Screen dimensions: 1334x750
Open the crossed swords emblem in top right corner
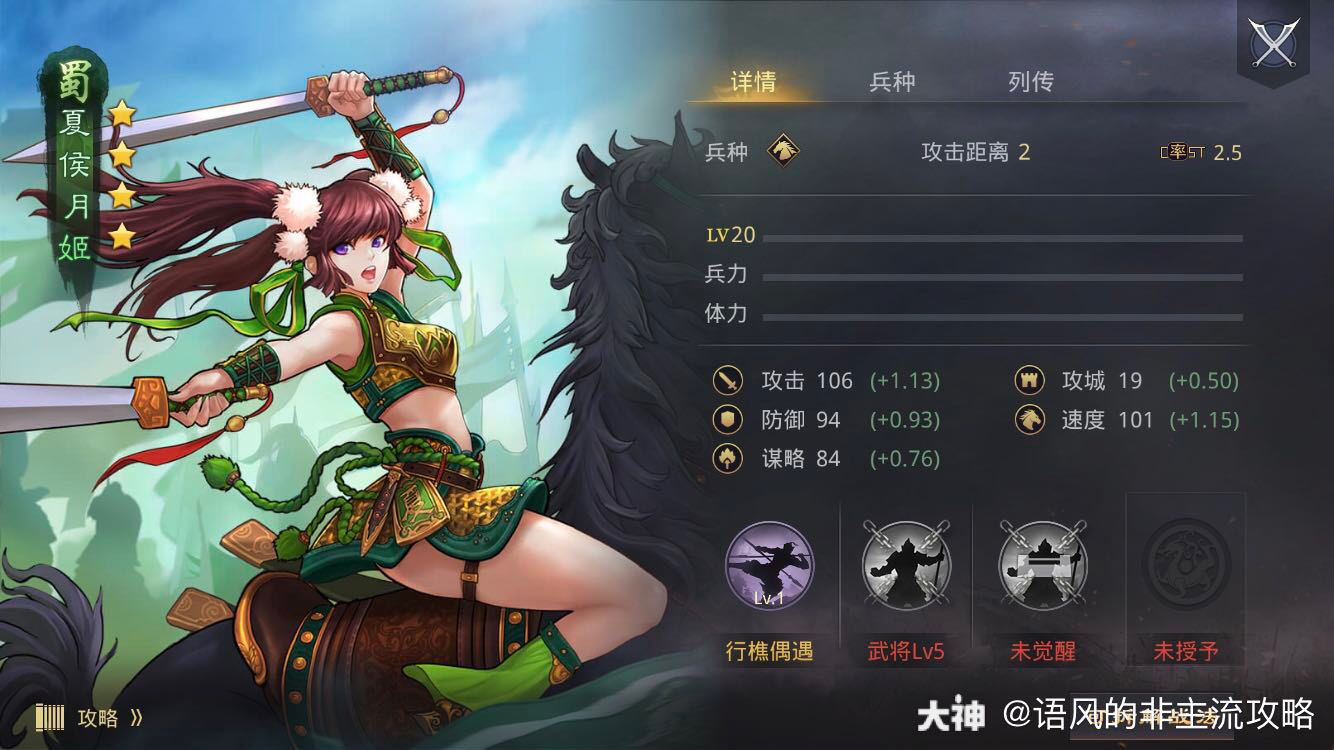tap(1274, 42)
